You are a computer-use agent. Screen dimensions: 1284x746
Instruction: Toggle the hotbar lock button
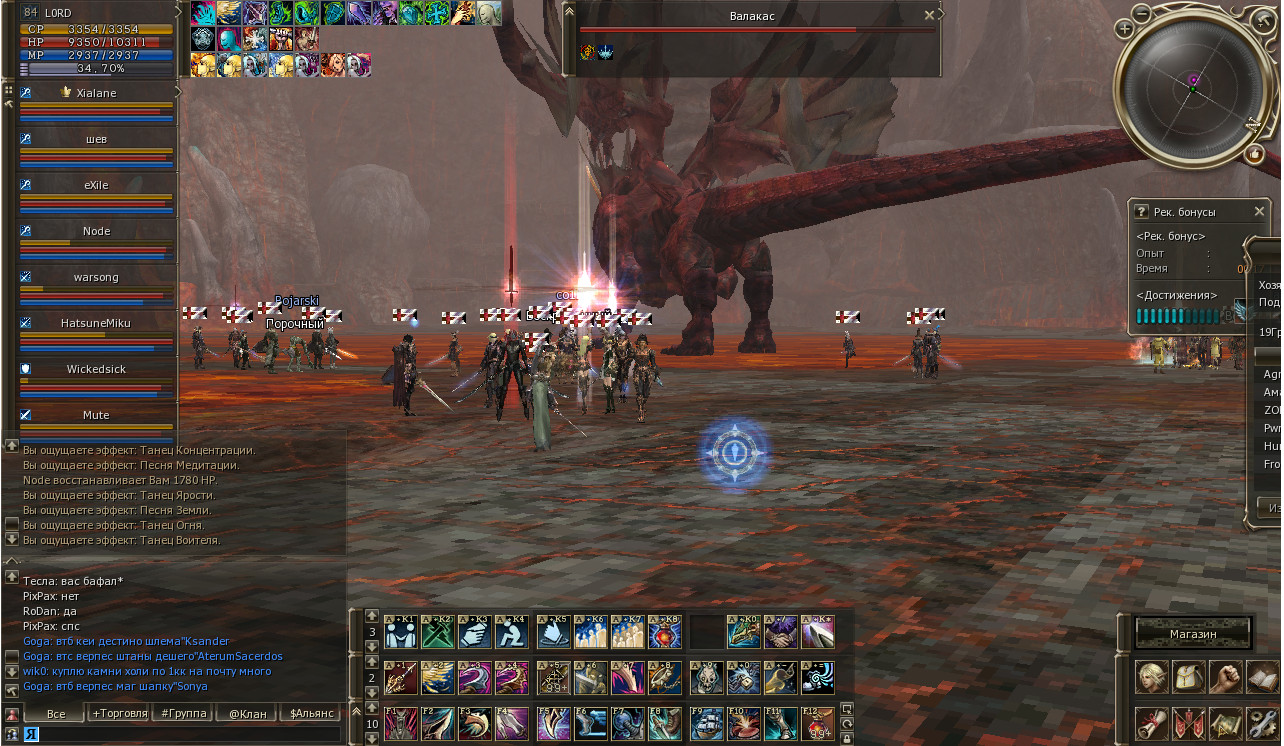click(x=847, y=739)
